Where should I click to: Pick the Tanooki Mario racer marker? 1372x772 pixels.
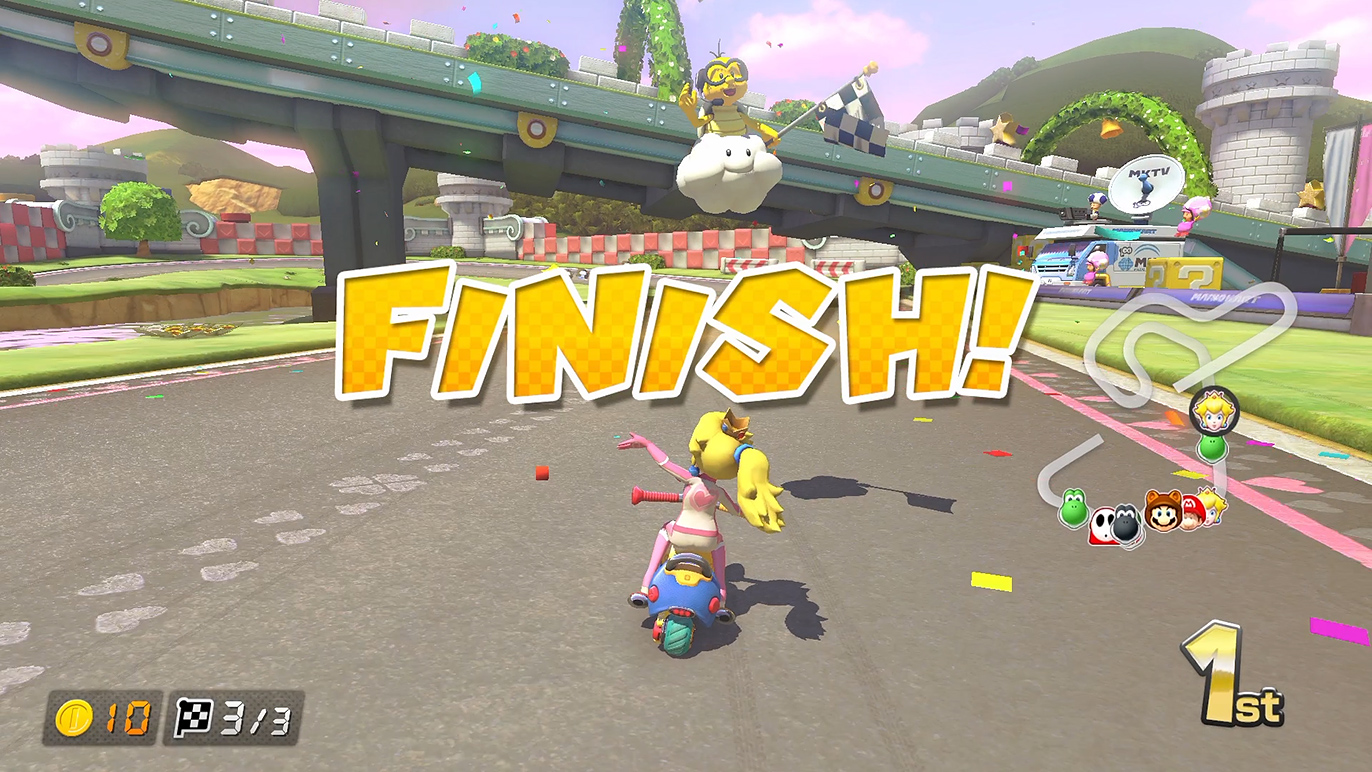point(1163,511)
